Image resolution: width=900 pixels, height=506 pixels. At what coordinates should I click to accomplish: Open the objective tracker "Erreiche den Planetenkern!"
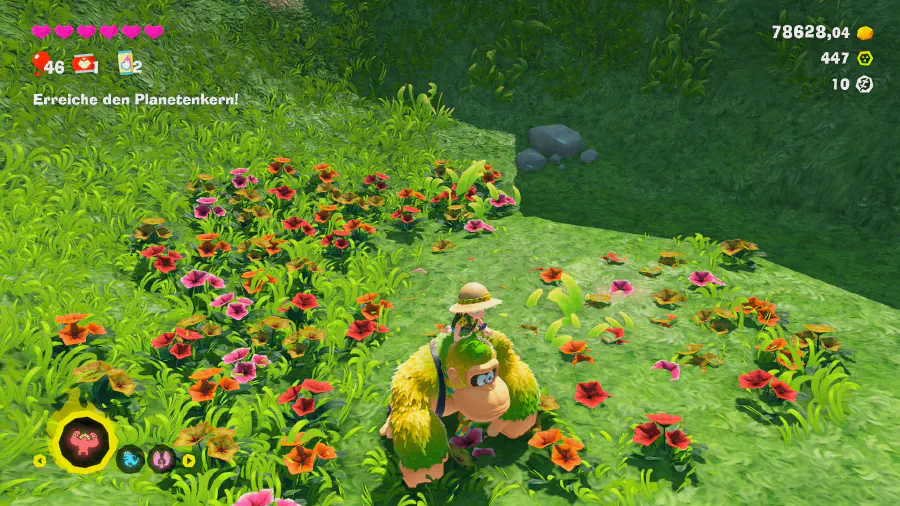(x=135, y=99)
